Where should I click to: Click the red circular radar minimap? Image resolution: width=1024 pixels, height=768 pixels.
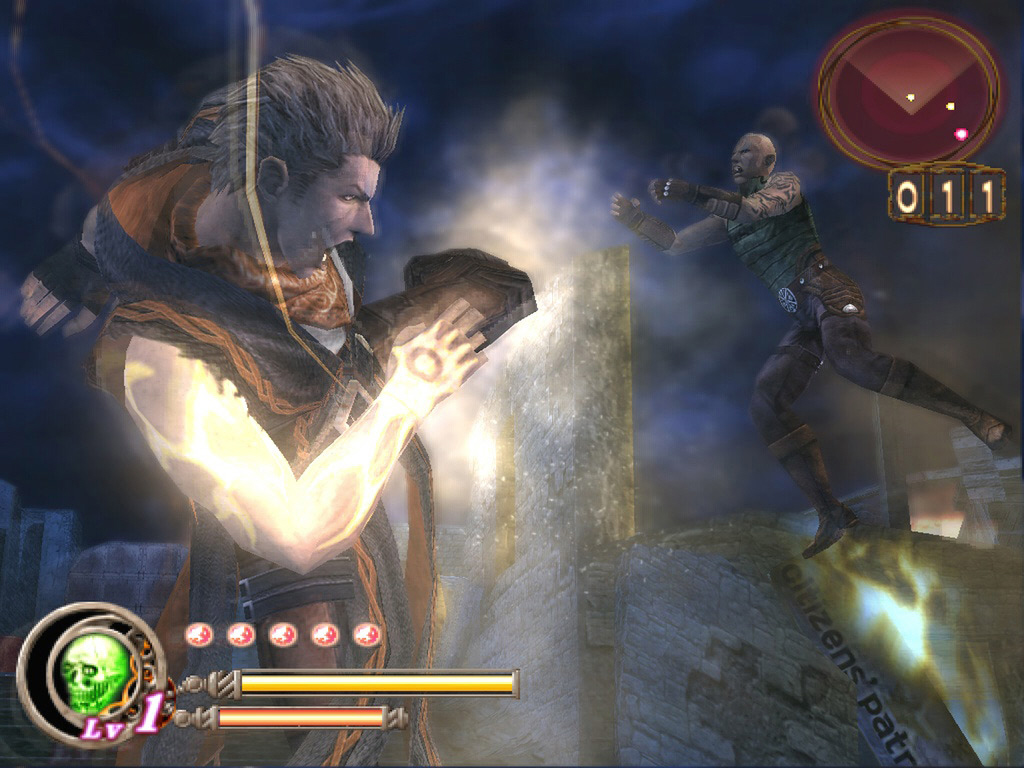(909, 92)
